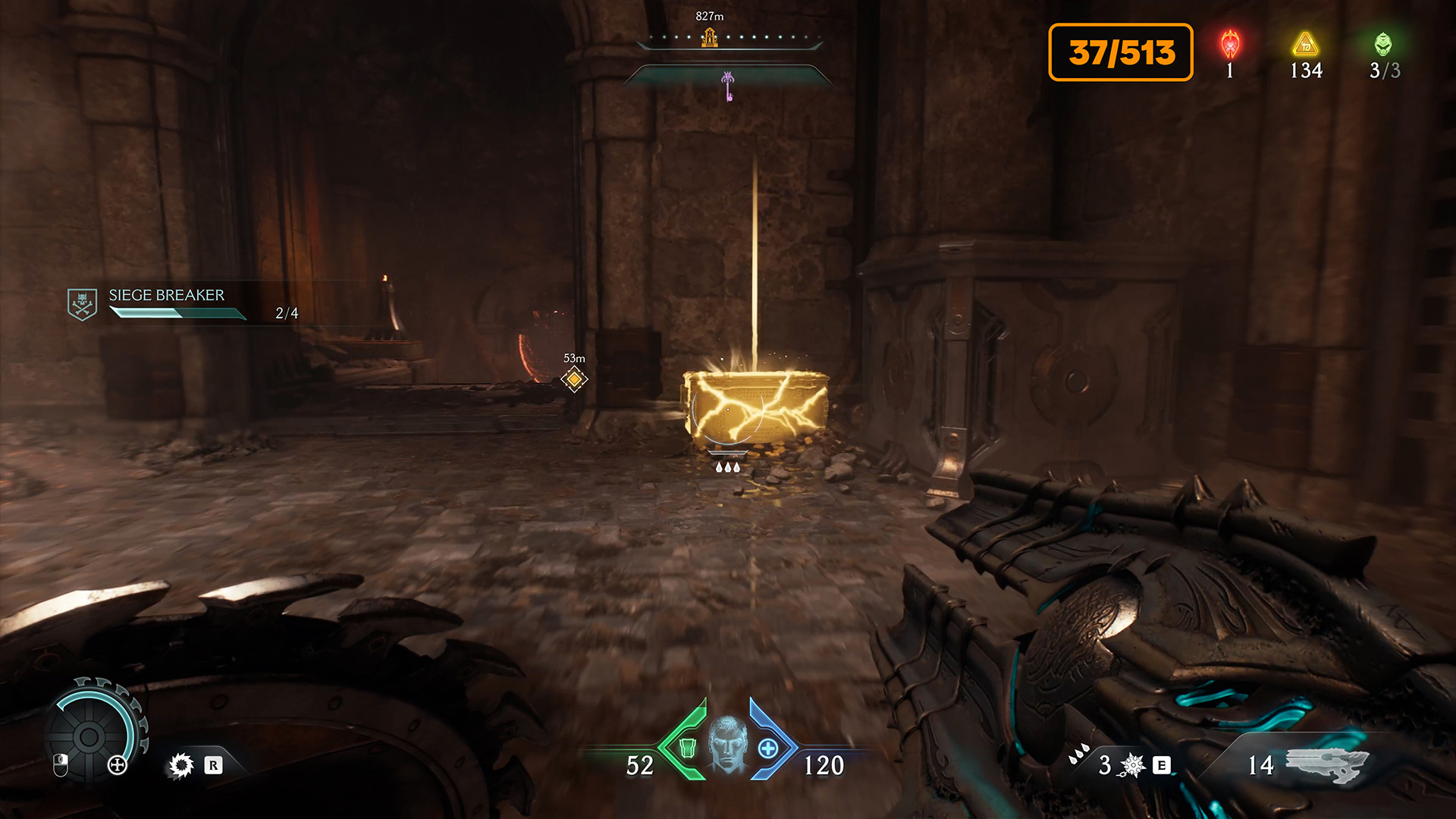Select the green armor shield icon
The image size is (1456, 819).
point(687,748)
